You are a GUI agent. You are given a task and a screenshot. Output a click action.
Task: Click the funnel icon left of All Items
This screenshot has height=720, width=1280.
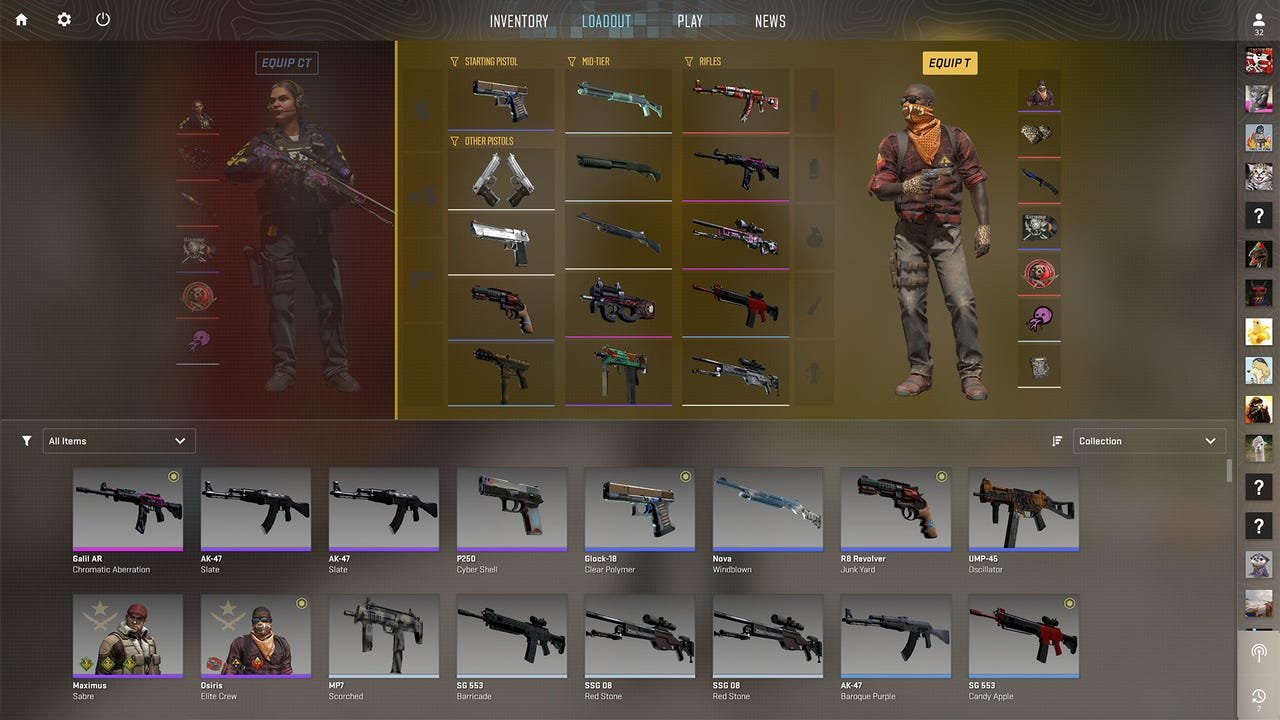click(x=26, y=440)
